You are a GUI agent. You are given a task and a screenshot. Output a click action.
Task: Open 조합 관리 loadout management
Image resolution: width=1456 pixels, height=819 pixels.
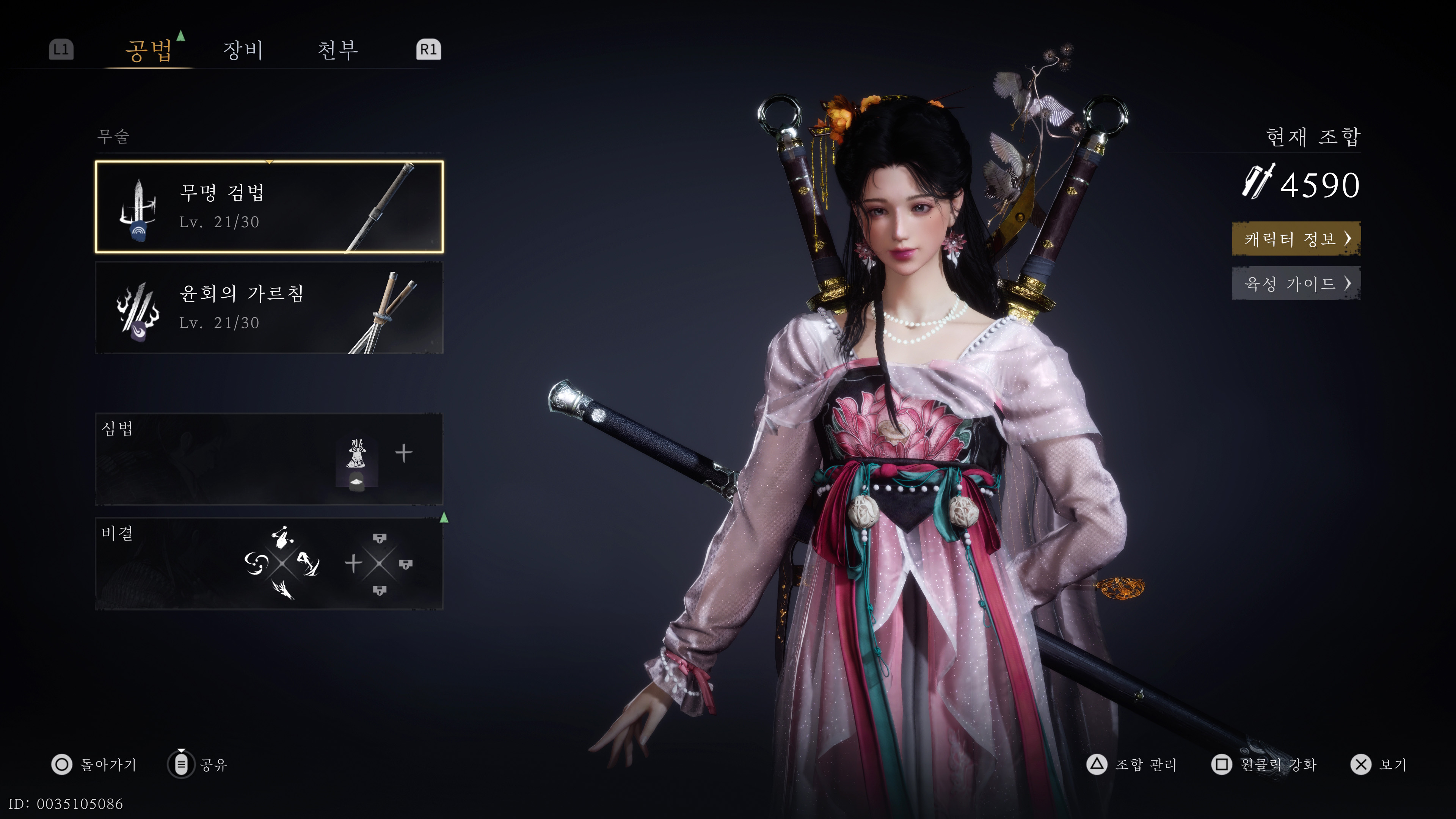tap(1132, 765)
